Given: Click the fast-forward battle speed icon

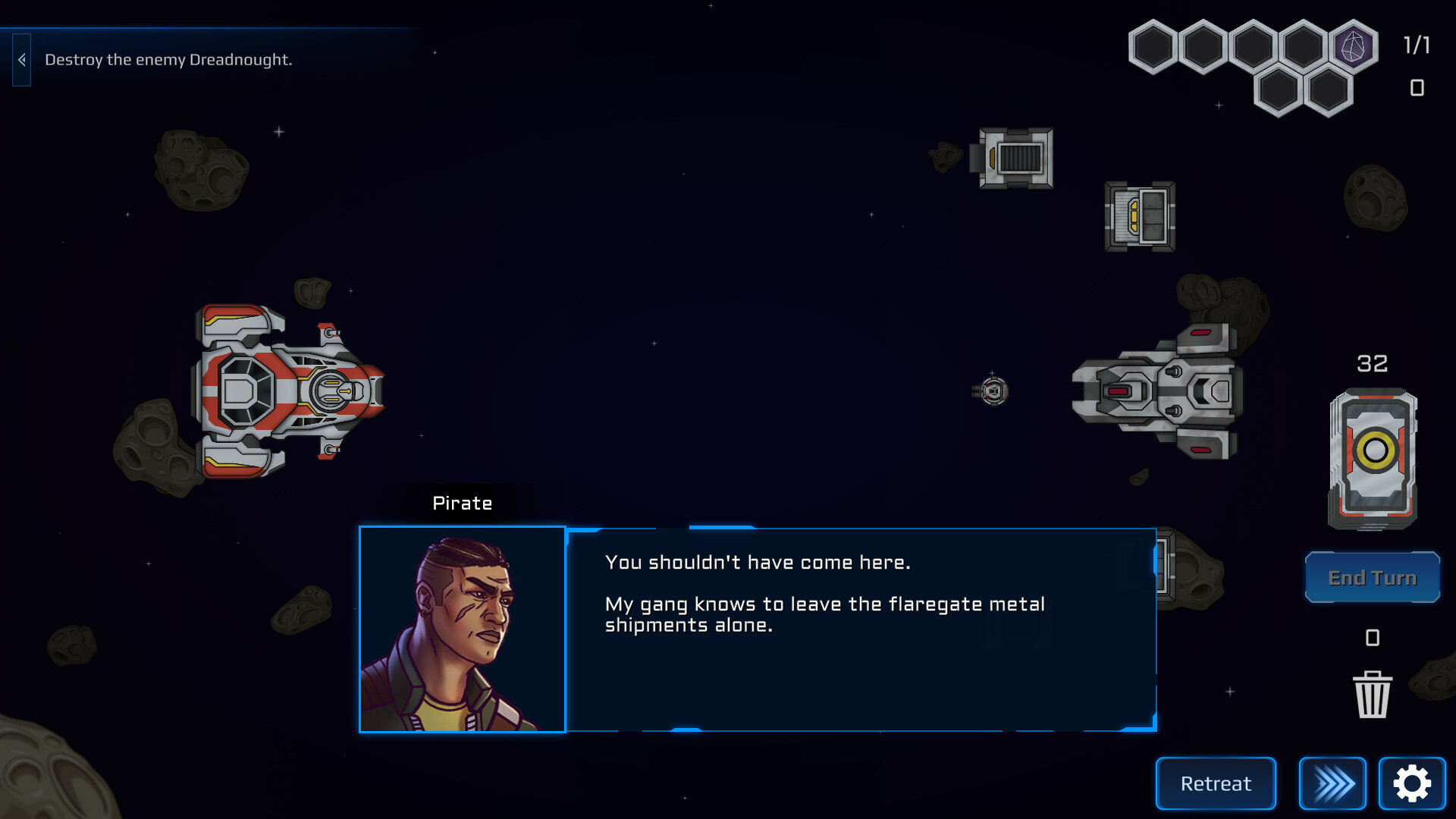Looking at the screenshot, I should pyautogui.click(x=1331, y=783).
